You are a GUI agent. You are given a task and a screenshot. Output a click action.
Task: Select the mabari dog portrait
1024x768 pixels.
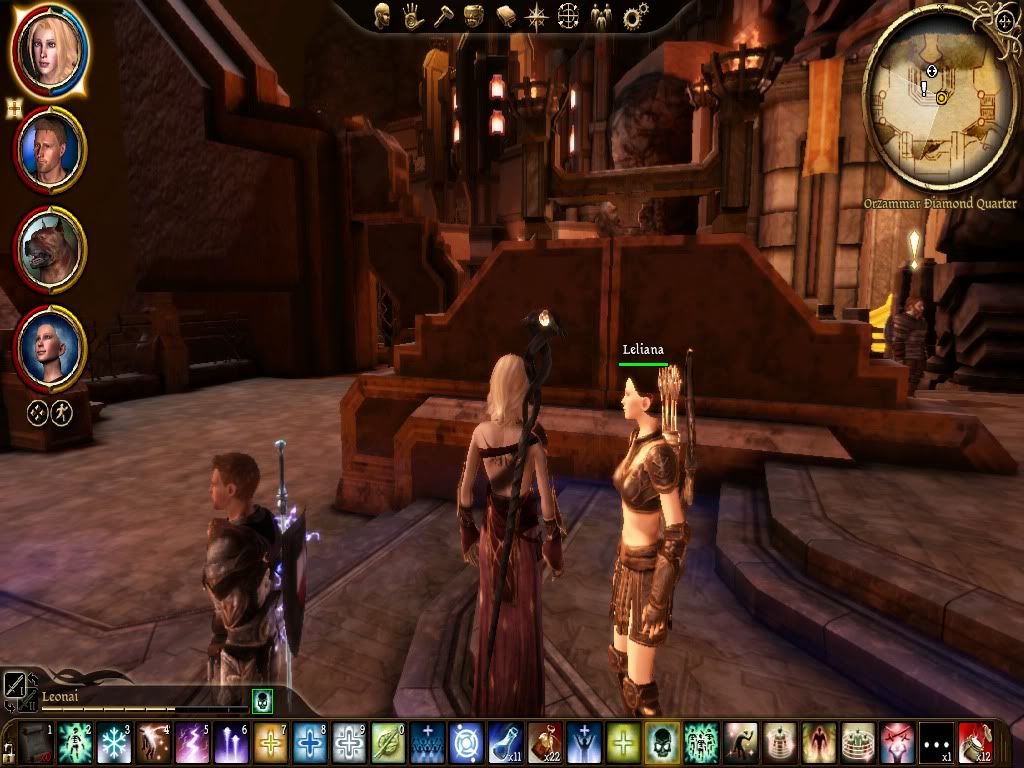click(50, 248)
